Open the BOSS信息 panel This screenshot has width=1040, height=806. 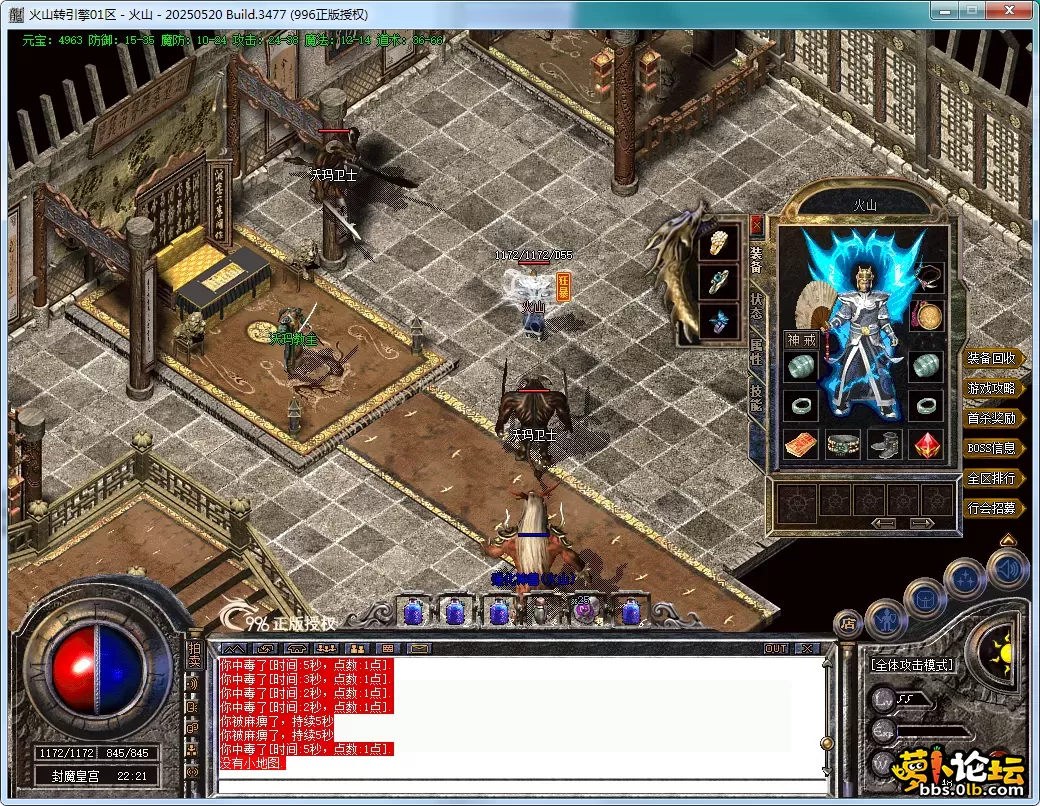coord(993,448)
